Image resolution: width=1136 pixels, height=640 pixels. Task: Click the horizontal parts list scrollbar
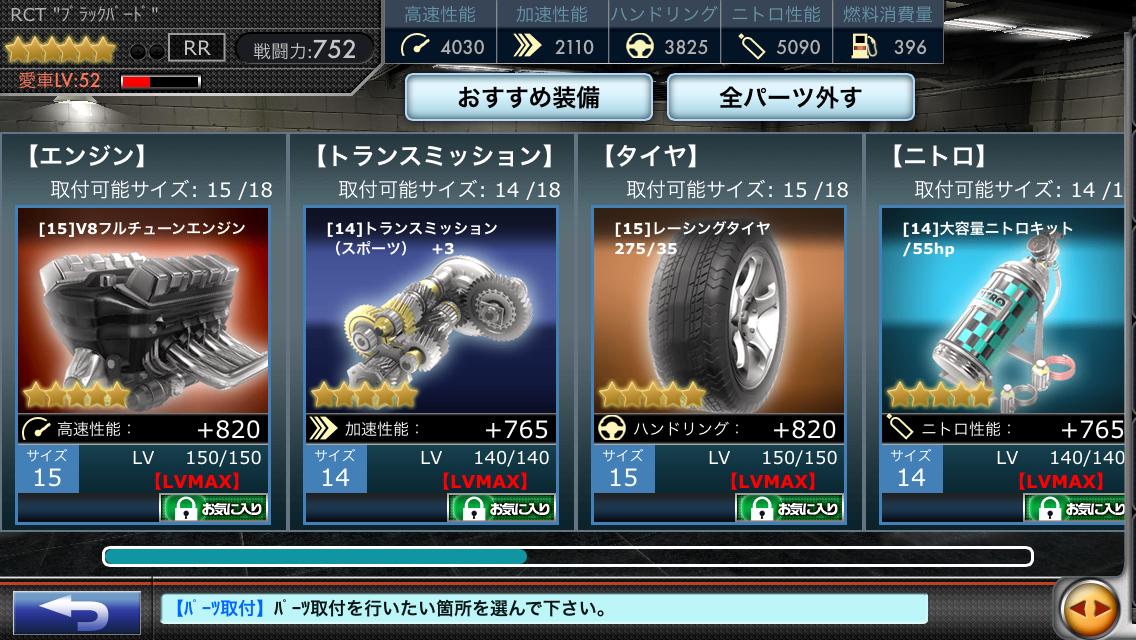(x=568, y=556)
